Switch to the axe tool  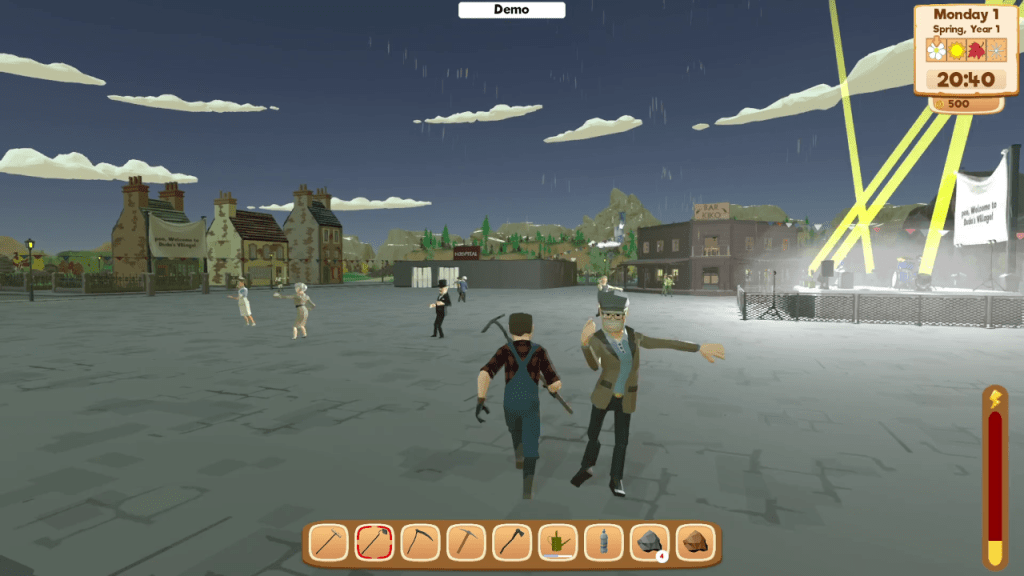[512, 542]
